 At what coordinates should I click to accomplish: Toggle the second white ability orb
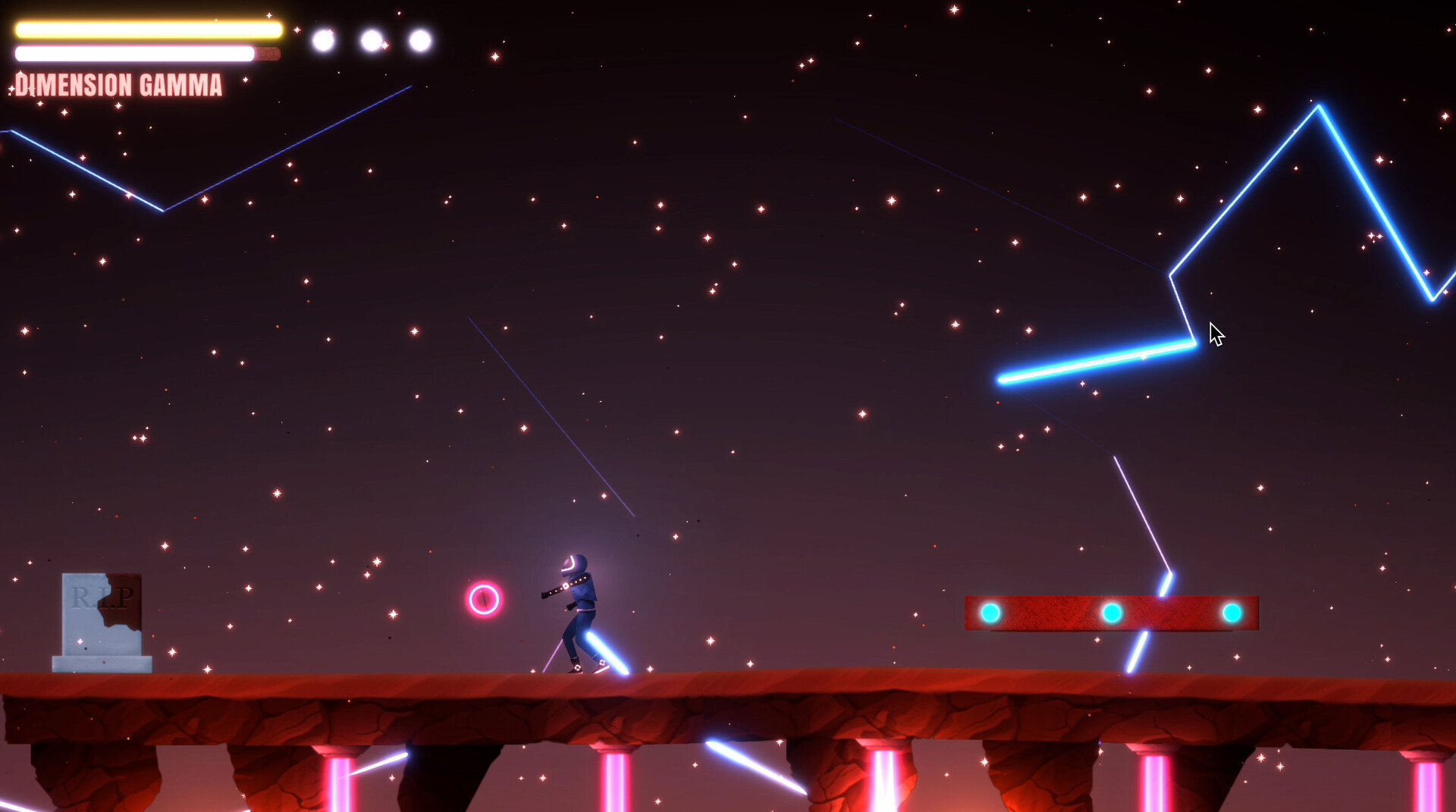[371, 40]
